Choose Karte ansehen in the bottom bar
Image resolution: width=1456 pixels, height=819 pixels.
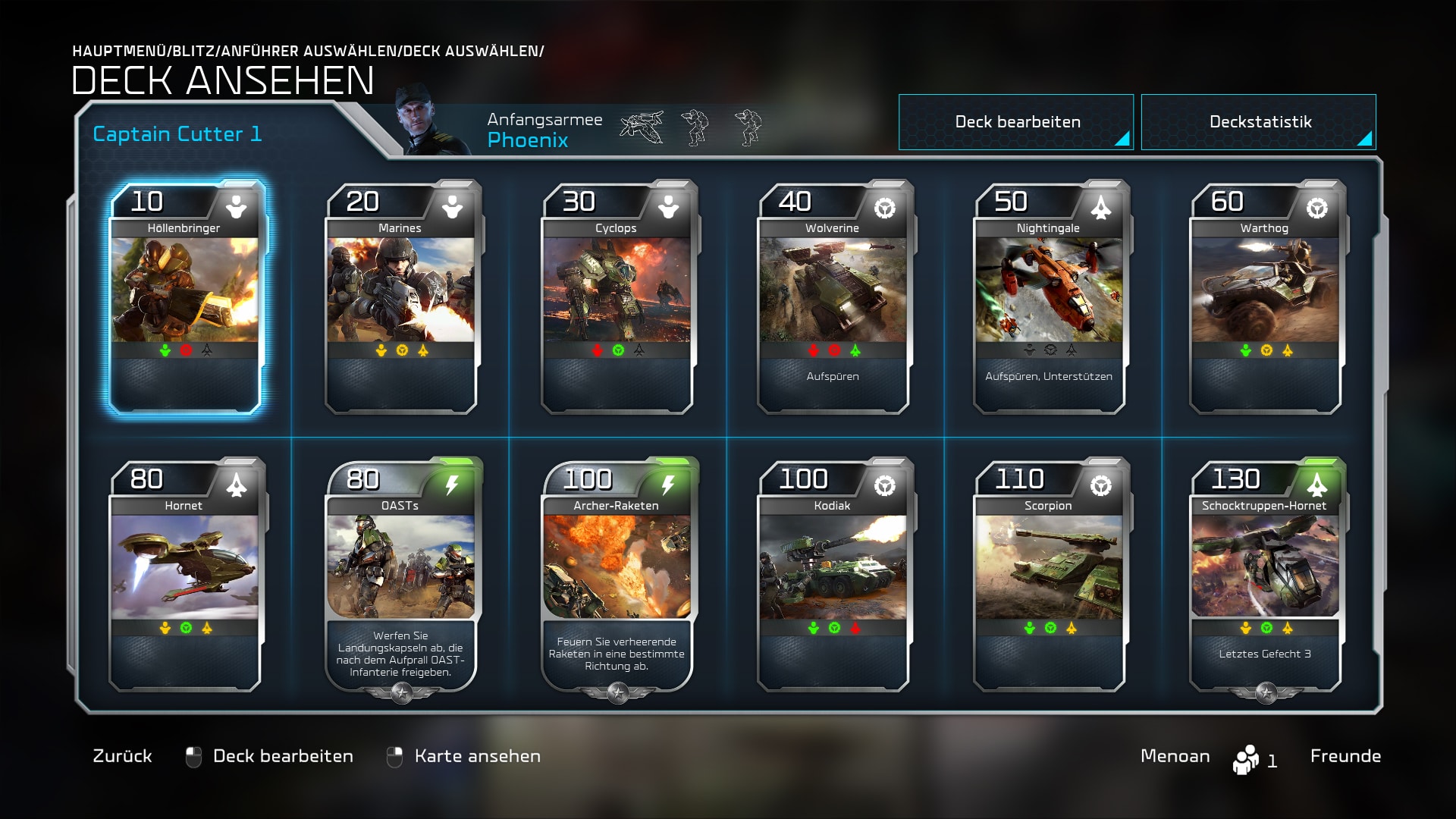tap(477, 756)
